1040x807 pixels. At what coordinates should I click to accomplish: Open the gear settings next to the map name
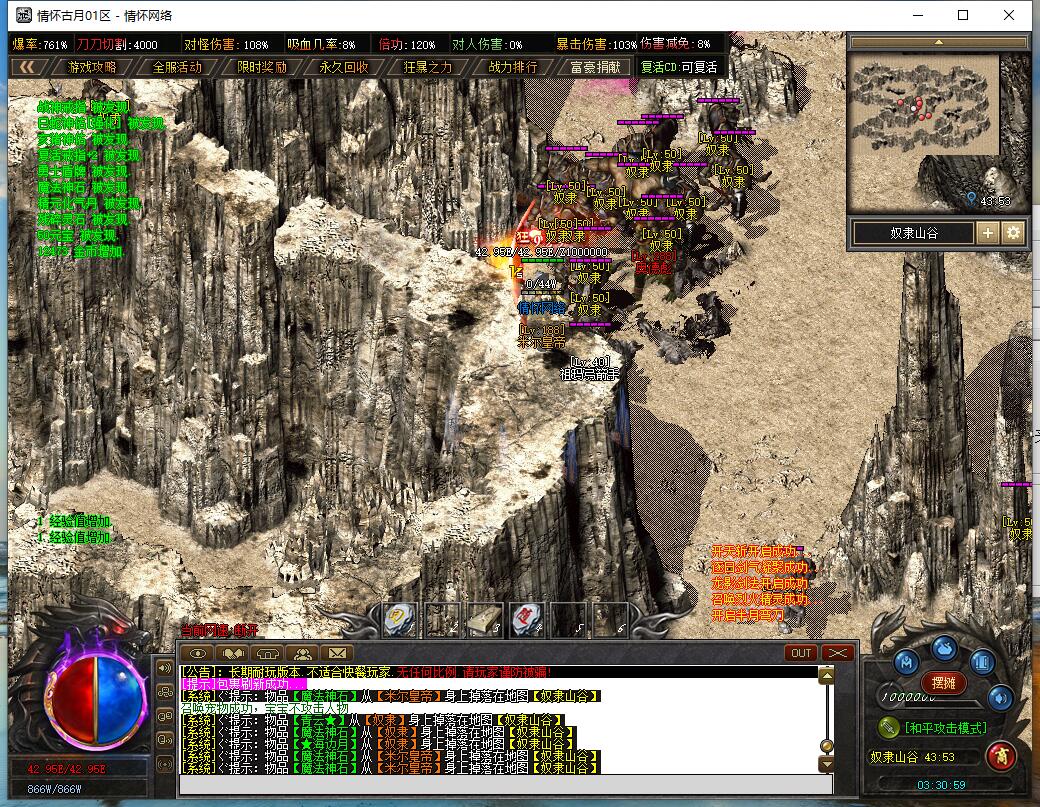coord(1013,233)
